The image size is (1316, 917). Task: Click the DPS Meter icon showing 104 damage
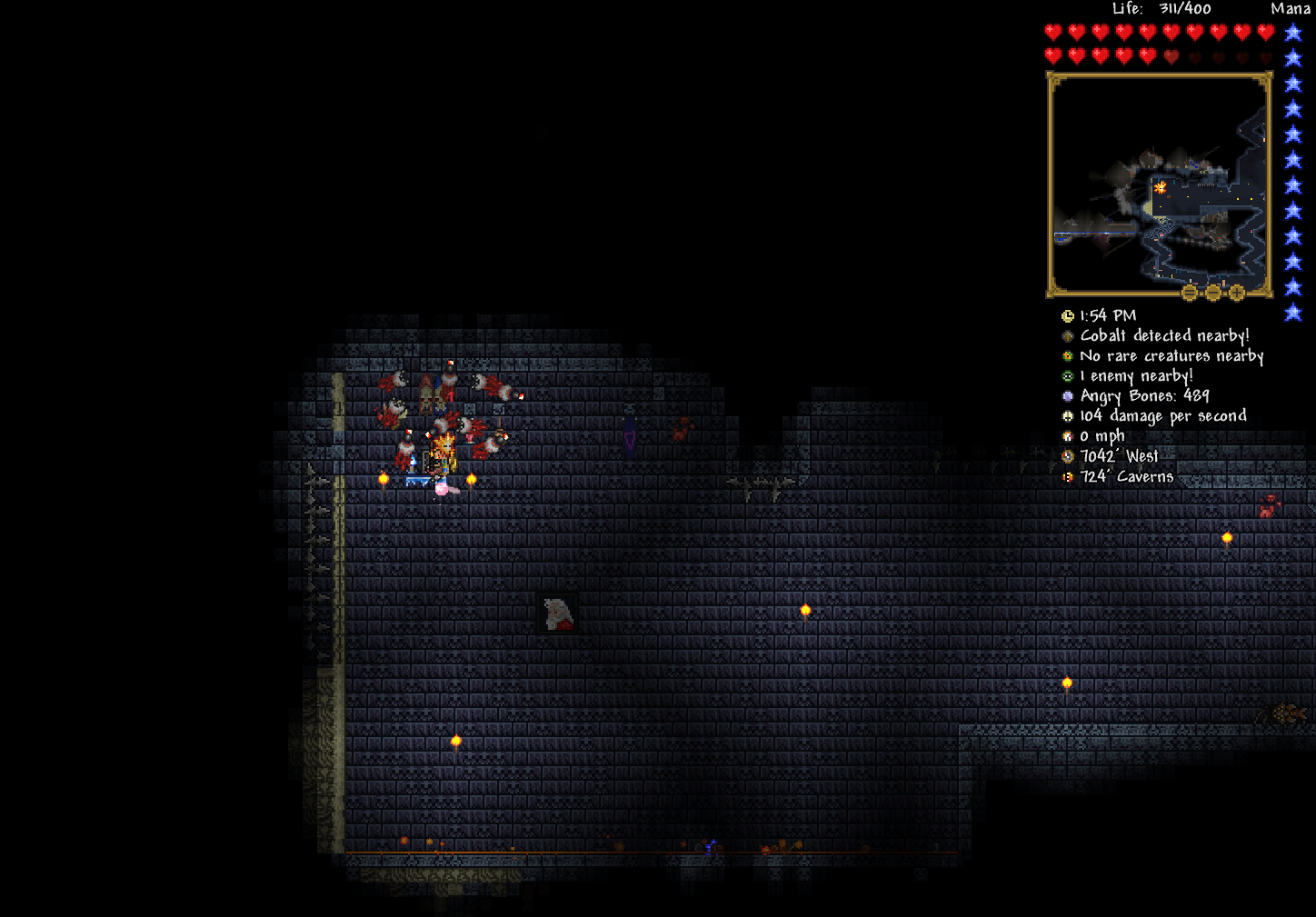[1067, 415]
